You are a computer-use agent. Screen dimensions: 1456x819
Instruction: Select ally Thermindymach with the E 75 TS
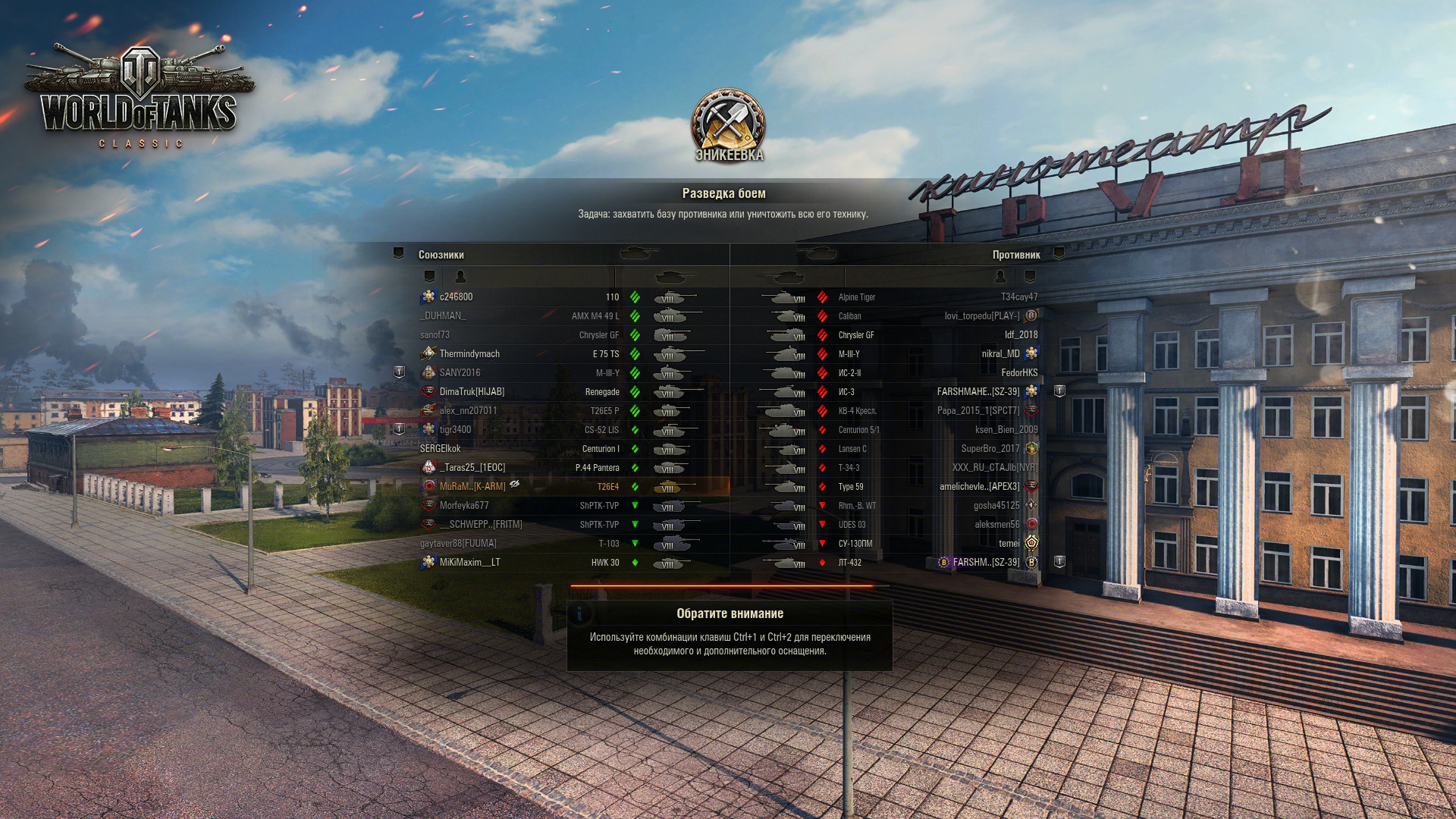pos(469,354)
